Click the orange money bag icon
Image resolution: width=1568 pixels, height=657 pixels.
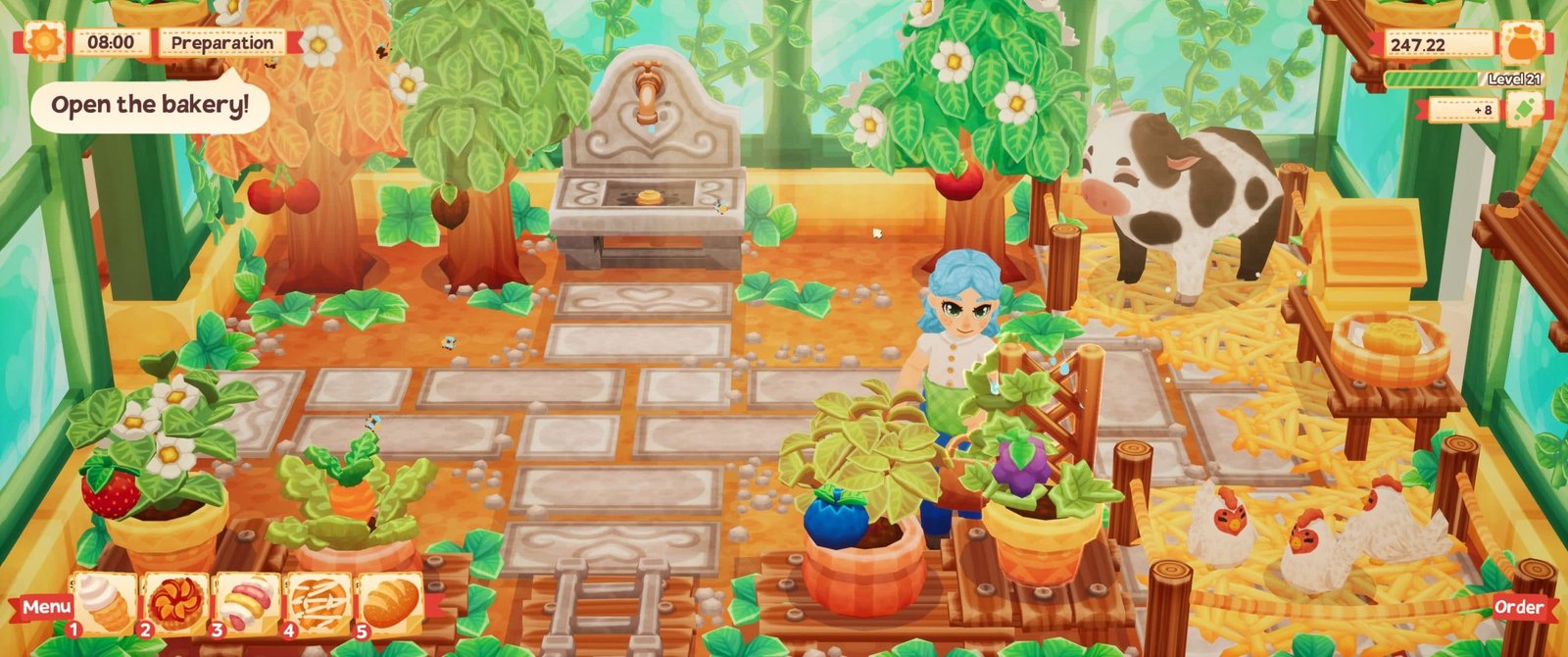1520,43
